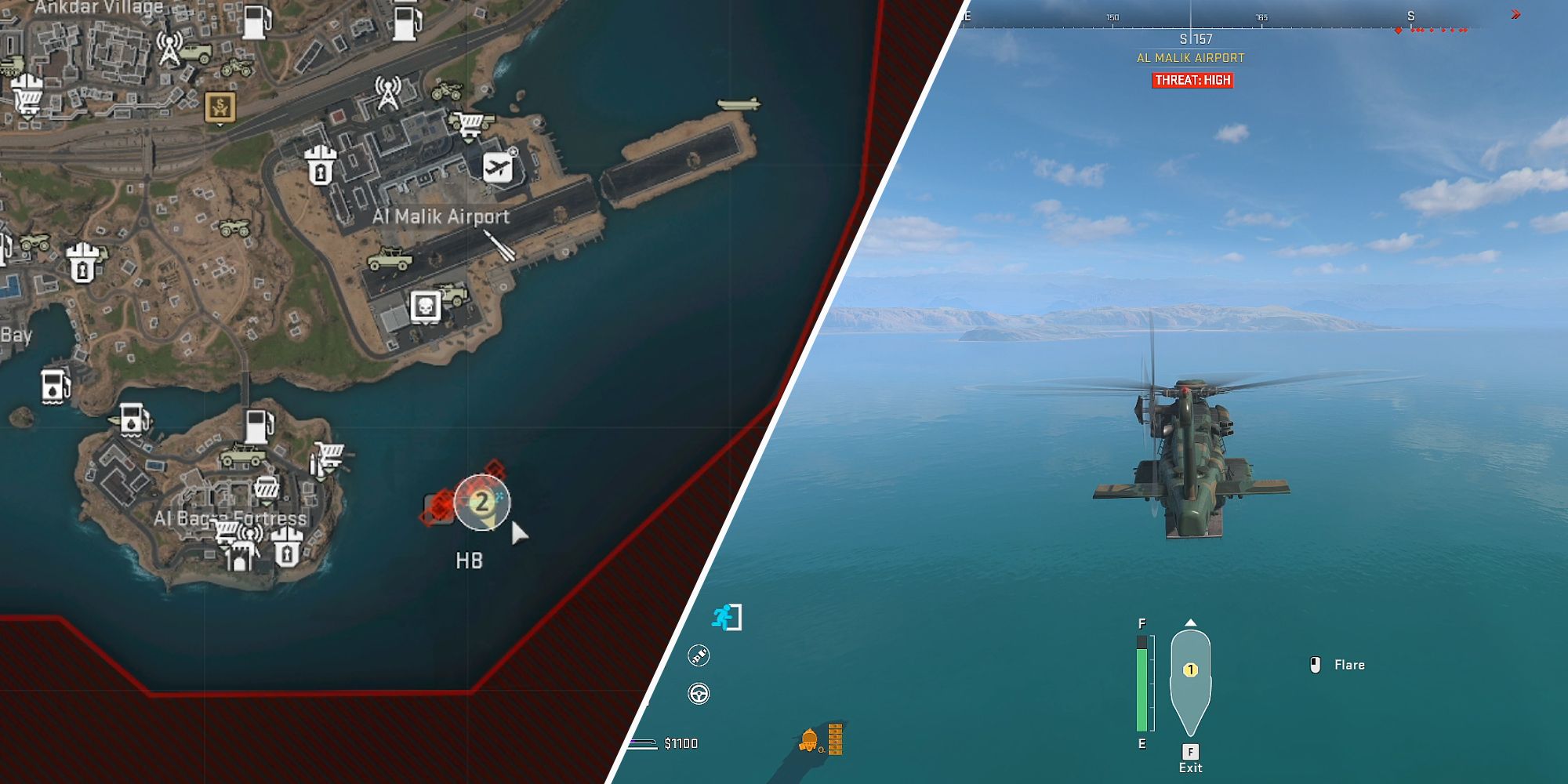Select the steering wheel driver seat icon
The height and width of the screenshot is (784, 1568).
pyautogui.click(x=699, y=694)
